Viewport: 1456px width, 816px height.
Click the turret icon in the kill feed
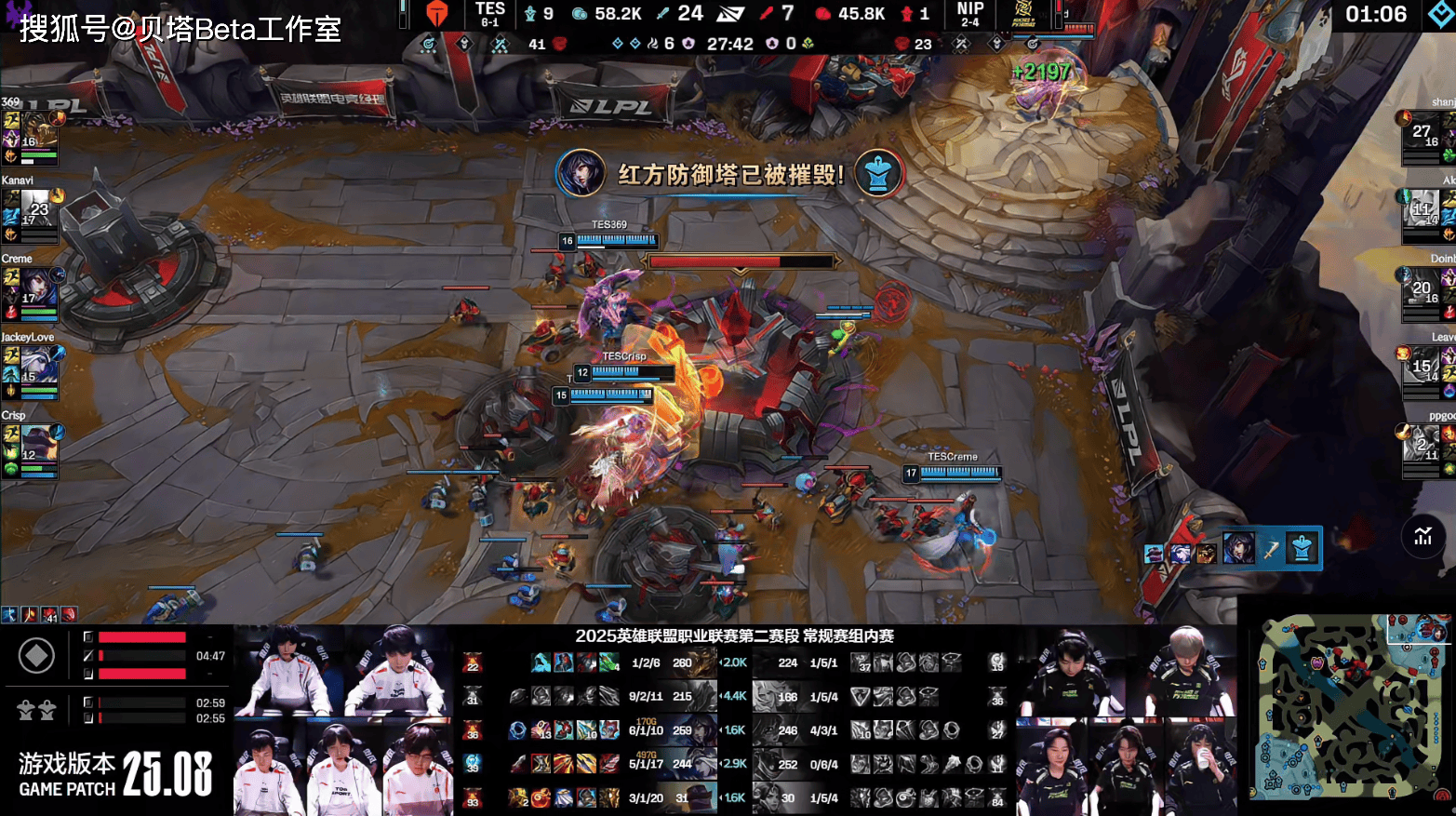pyautogui.click(x=1302, y=549)
